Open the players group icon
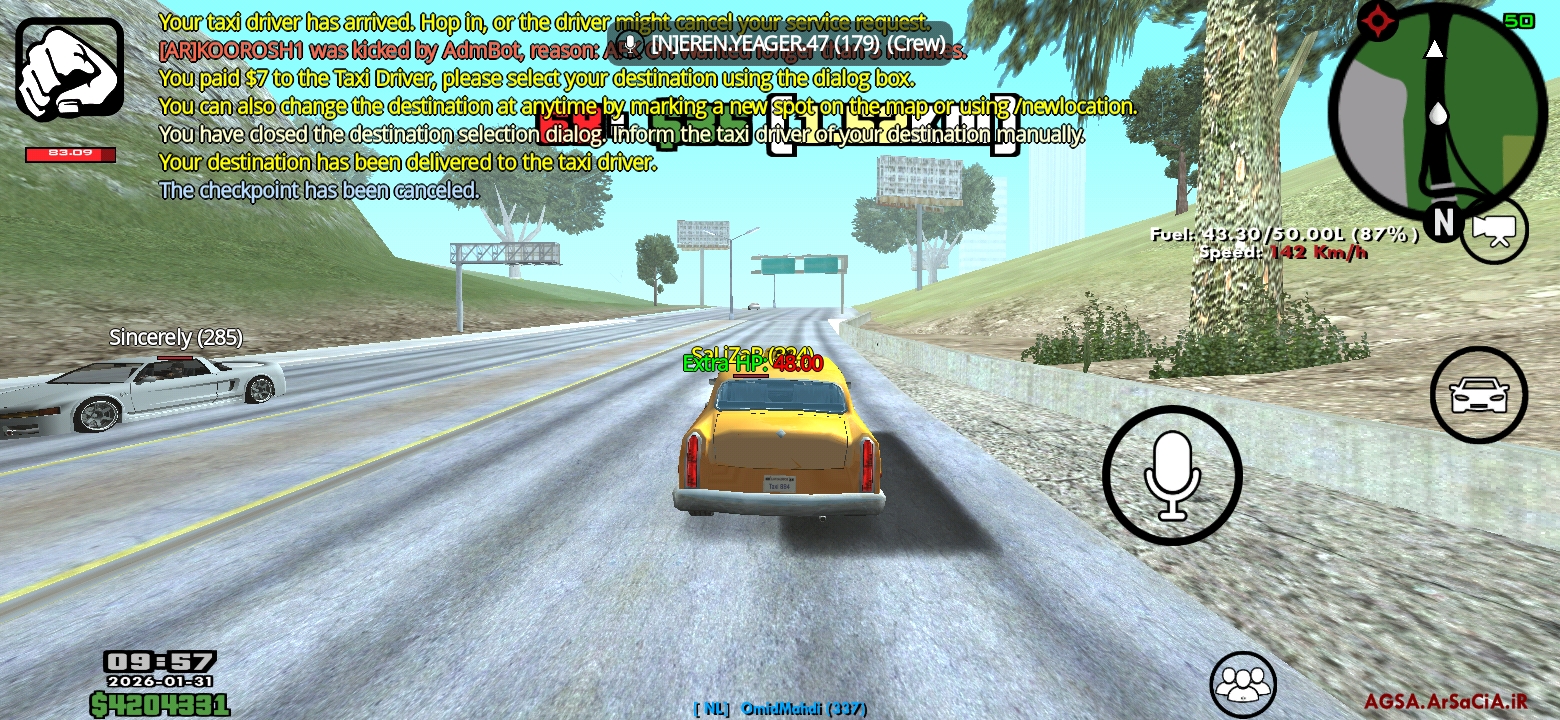 [1243, 685]
